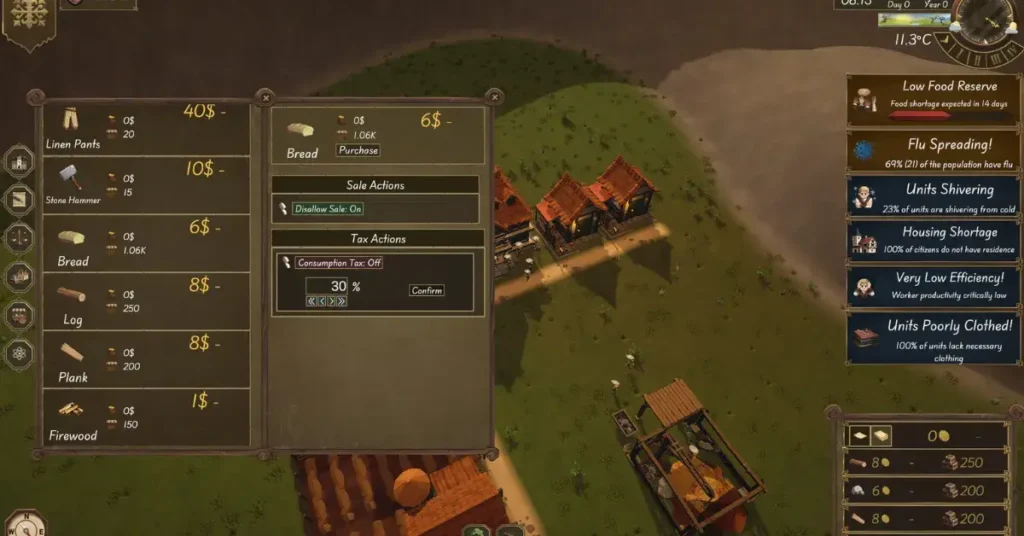Choose the Firewood row
This screenshot has height=536, width=1024.
point(145,418)
